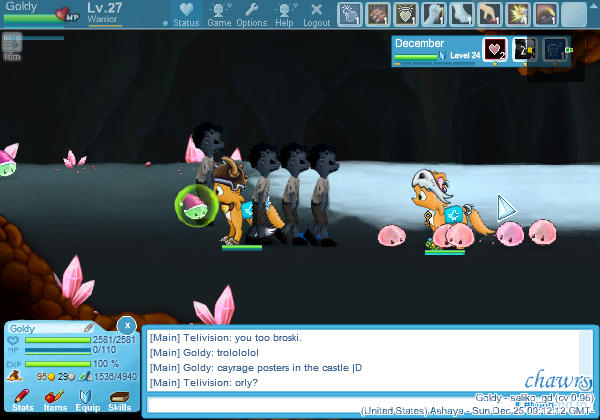Click the chat text input box
Screen dimensions: 600x420
368,404
